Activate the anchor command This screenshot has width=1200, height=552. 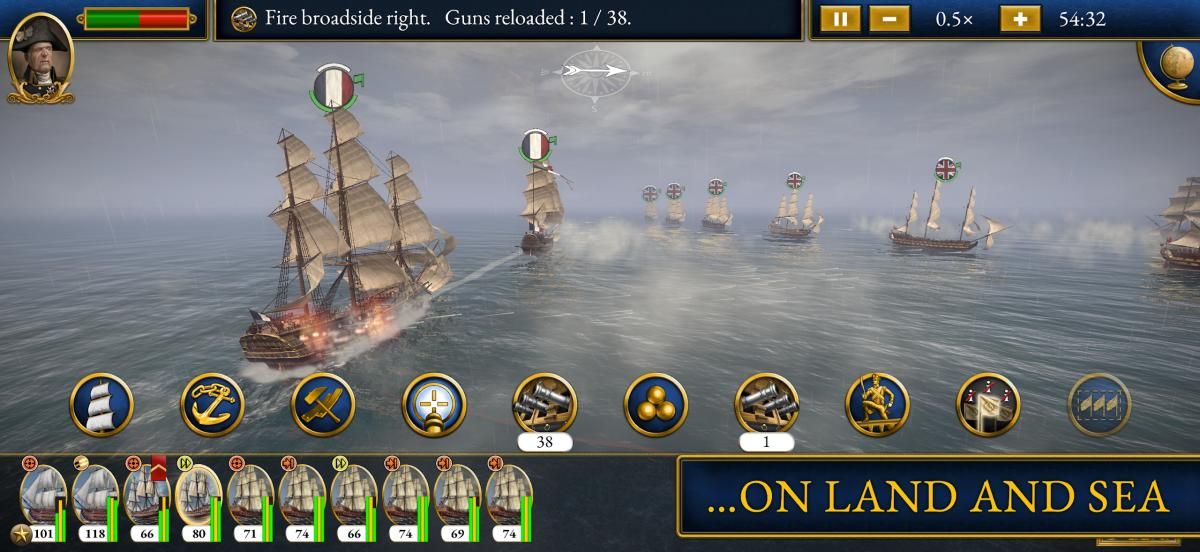[x=213, y=405]
